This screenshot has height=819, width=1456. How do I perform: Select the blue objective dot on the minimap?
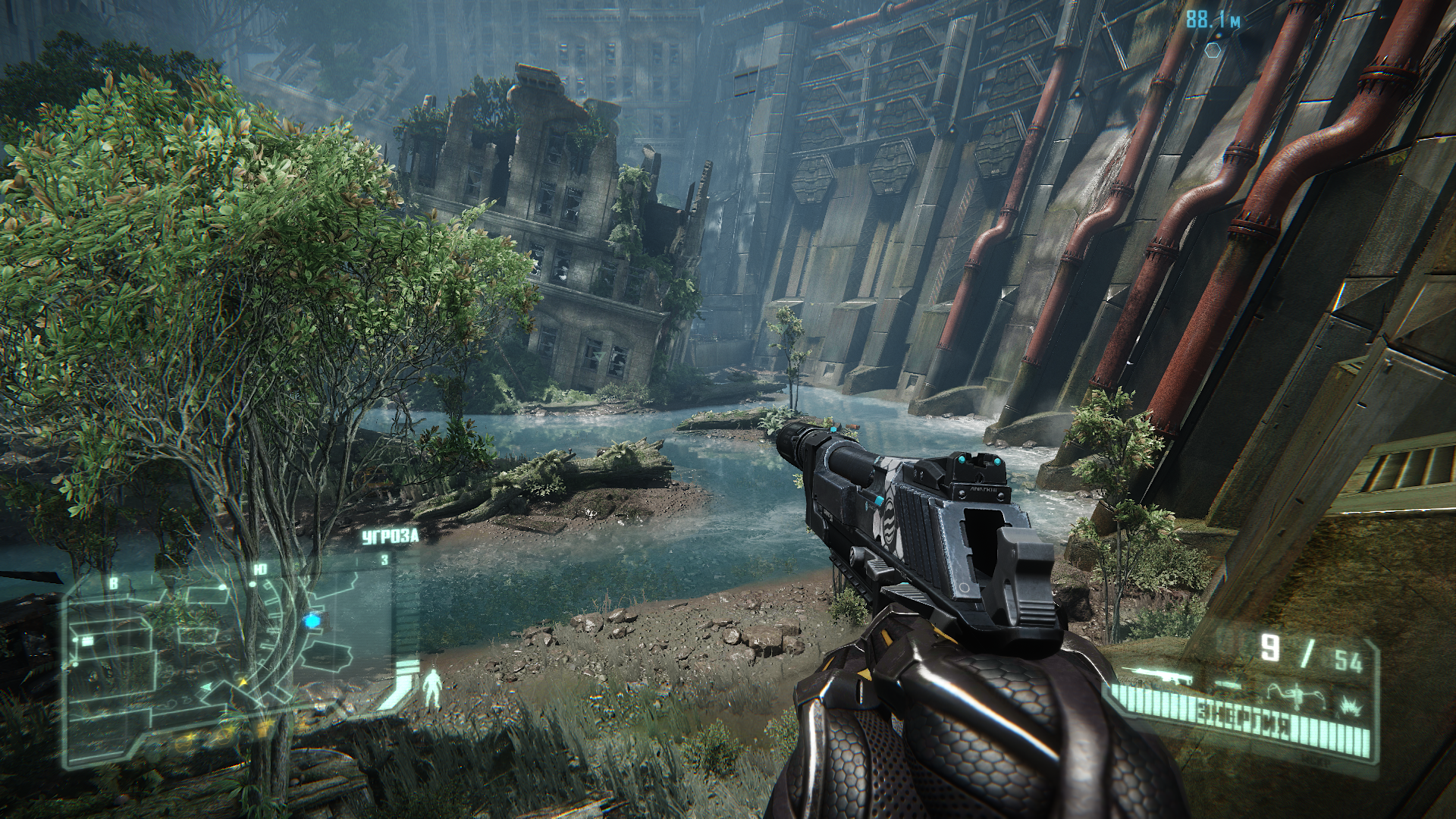point(312,622)
